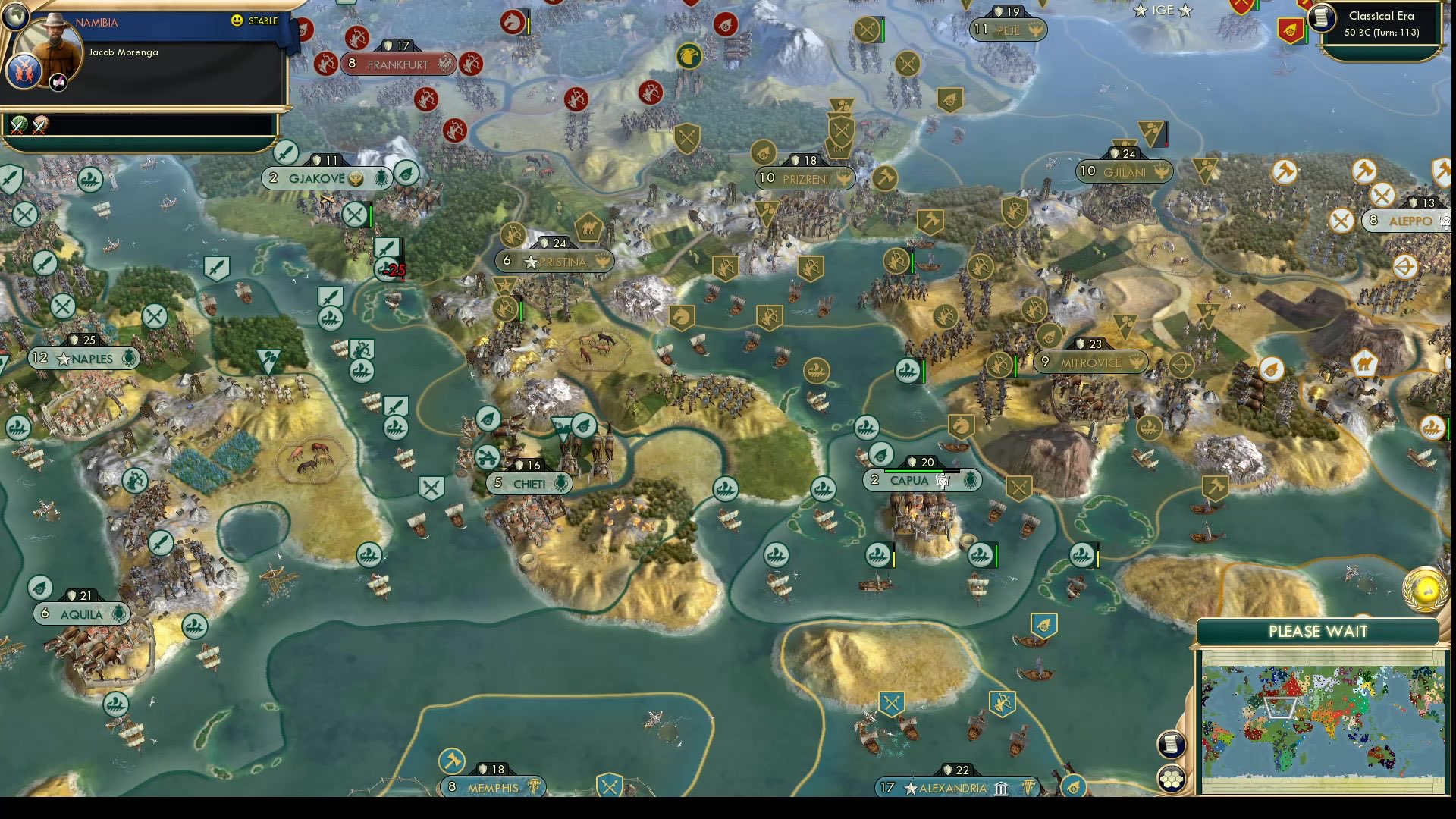This screenshot has width=1456, height=819.
Task: Toggle the STABLE happiness smiley indicator
Action: 237,22
